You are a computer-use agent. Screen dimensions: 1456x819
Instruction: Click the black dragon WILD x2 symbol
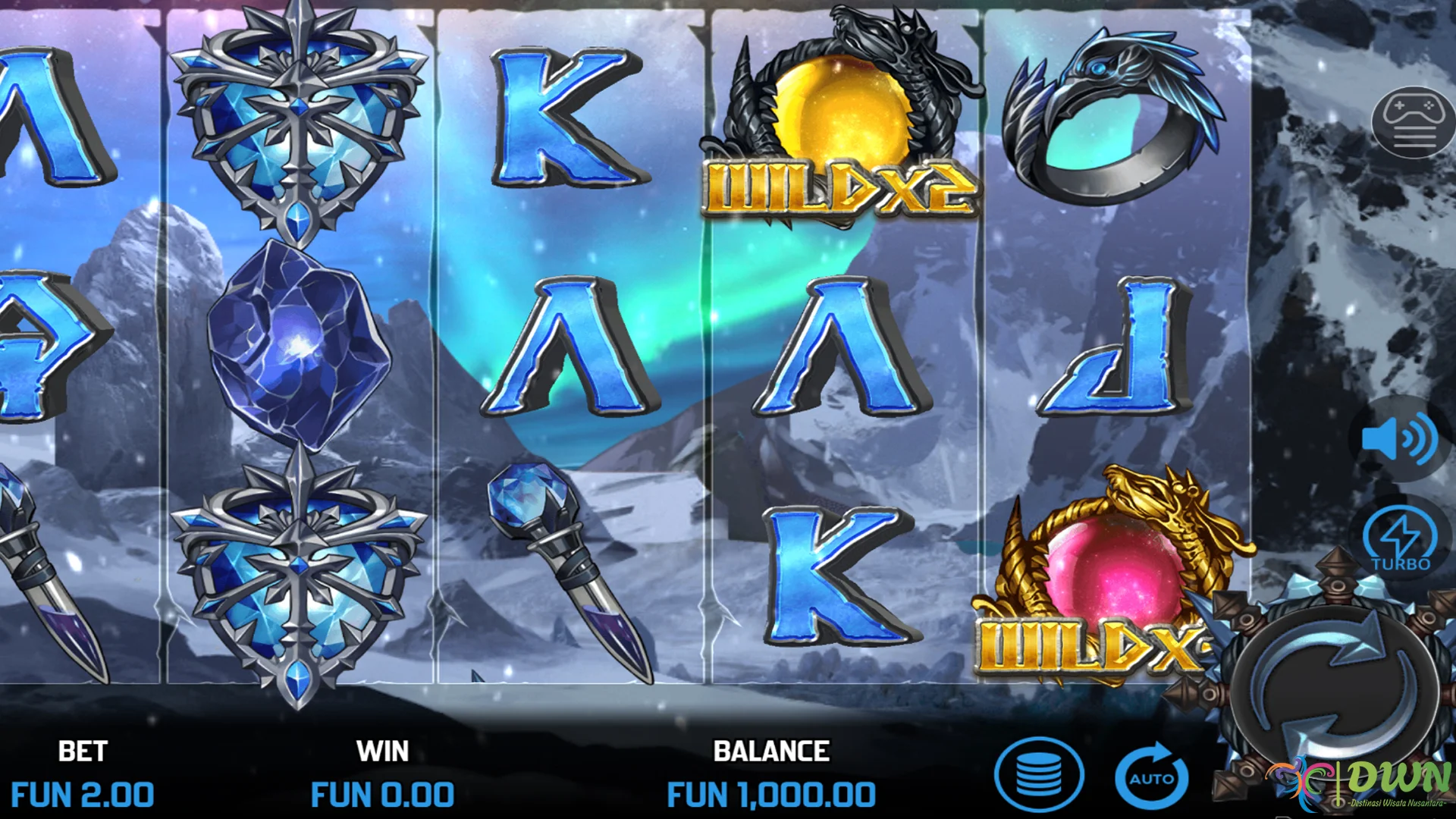842,114
